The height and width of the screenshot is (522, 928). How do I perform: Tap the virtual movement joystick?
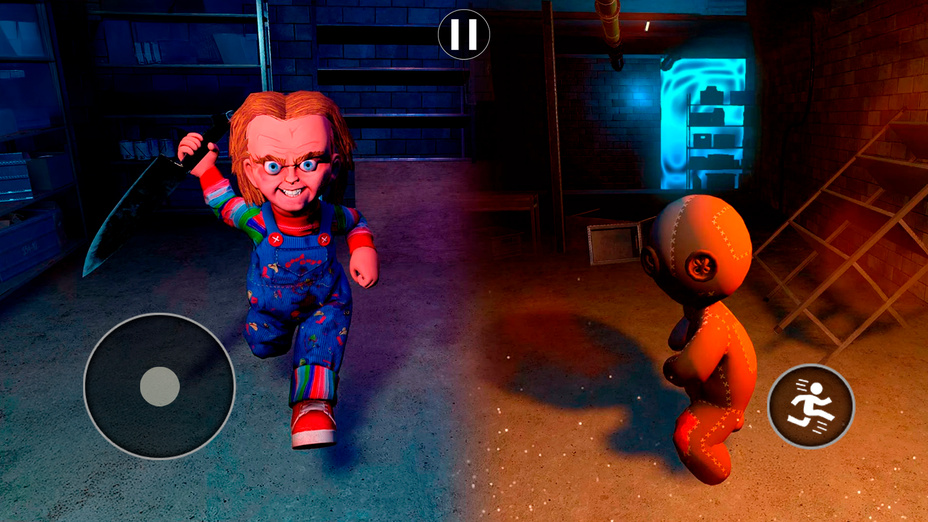pos(159,386)
